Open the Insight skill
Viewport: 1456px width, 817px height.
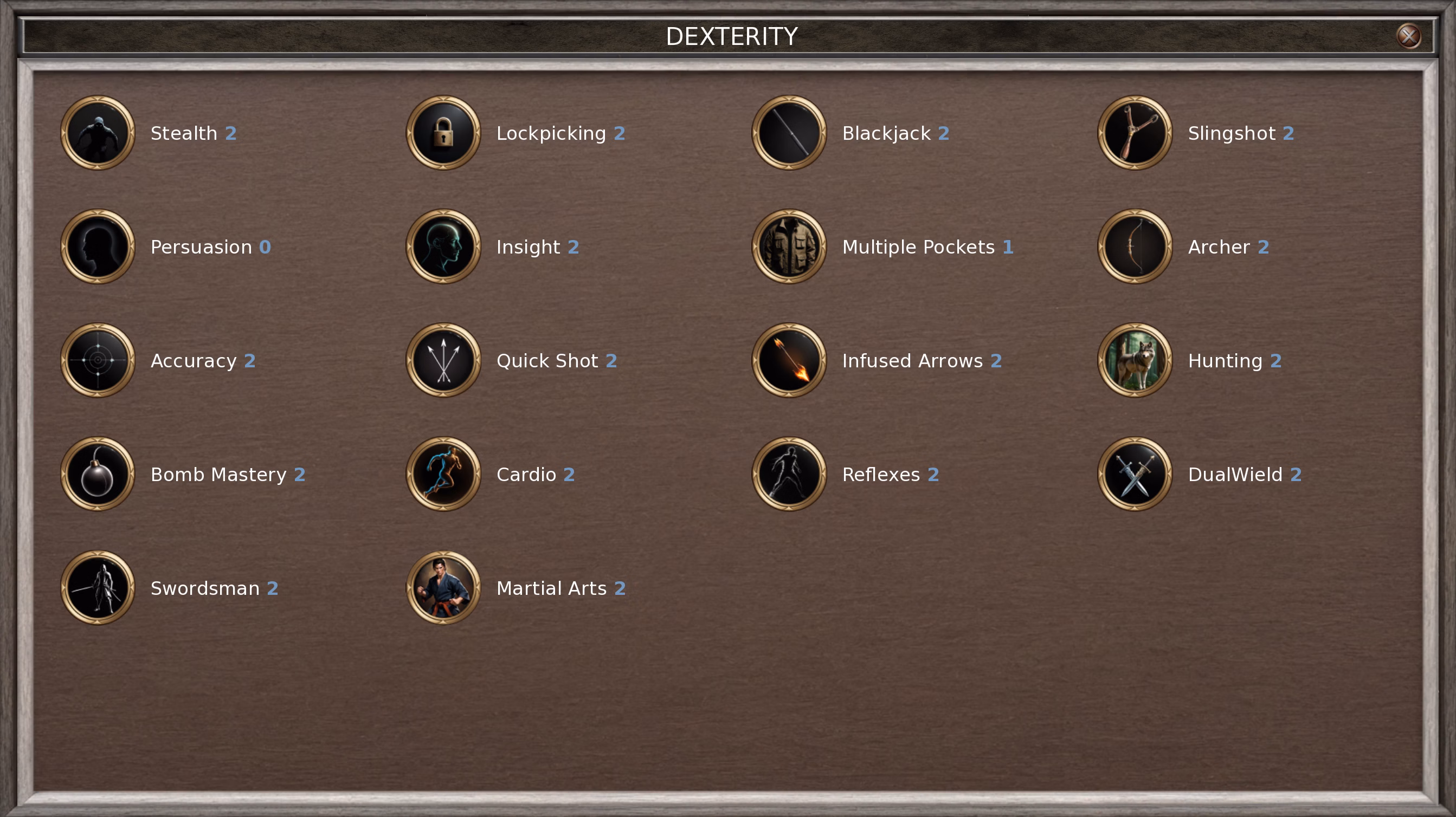click(x=443, y=247)
